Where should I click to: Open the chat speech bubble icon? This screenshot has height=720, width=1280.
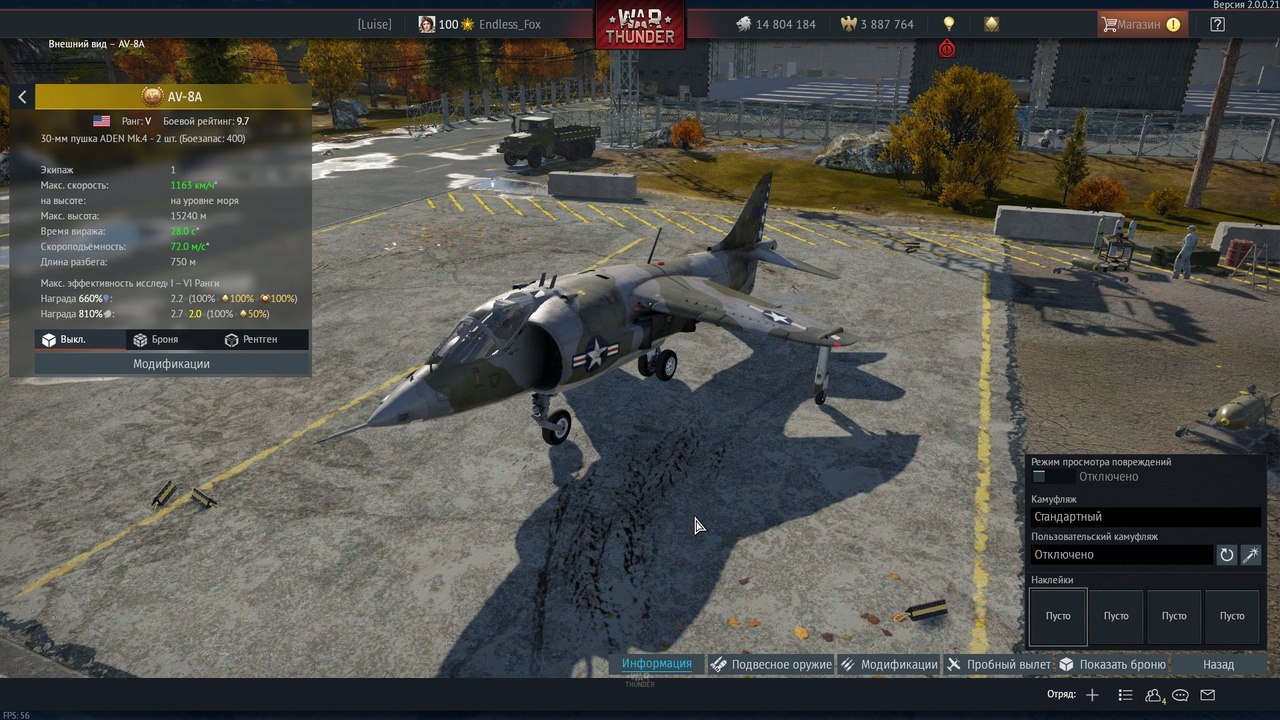pyautogui.click(x=1180, y=695)
